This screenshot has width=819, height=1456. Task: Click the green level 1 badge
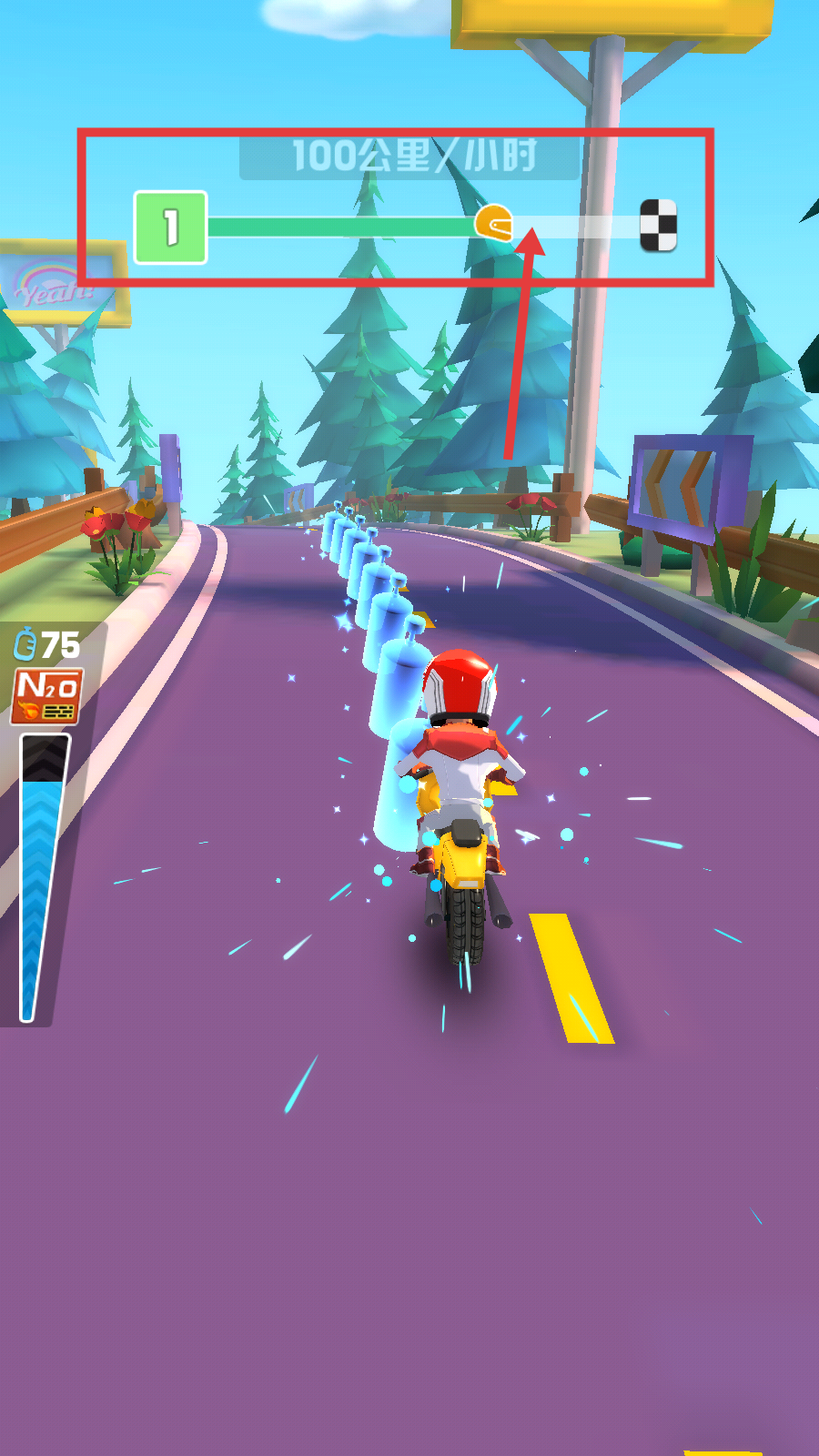[170, 227]
